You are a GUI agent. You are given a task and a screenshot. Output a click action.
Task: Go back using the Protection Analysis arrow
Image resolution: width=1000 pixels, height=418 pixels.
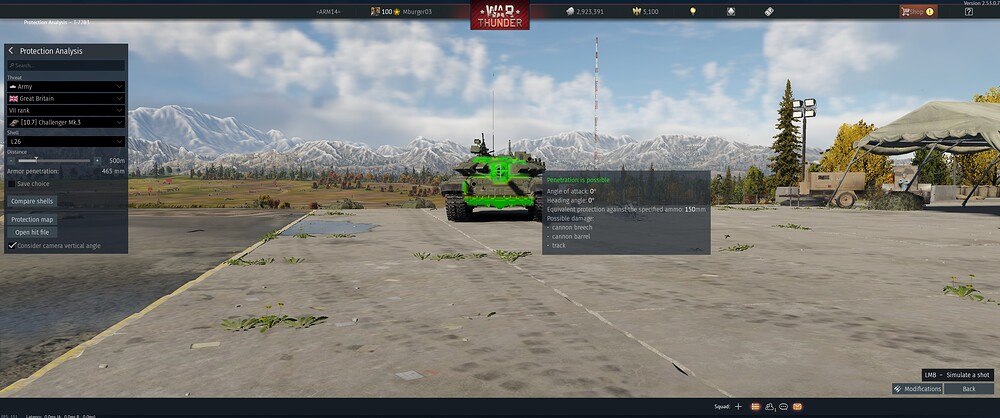(11, 51)
